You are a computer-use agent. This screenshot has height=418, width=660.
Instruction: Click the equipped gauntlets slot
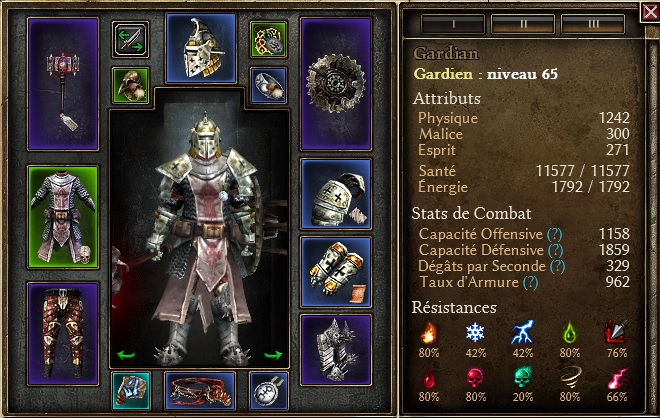click(335, 270)
